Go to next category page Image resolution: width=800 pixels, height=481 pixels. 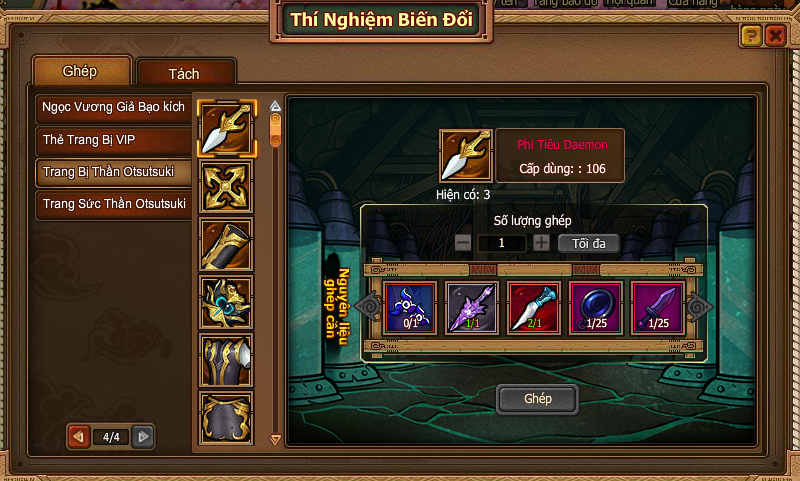[144, 437]
